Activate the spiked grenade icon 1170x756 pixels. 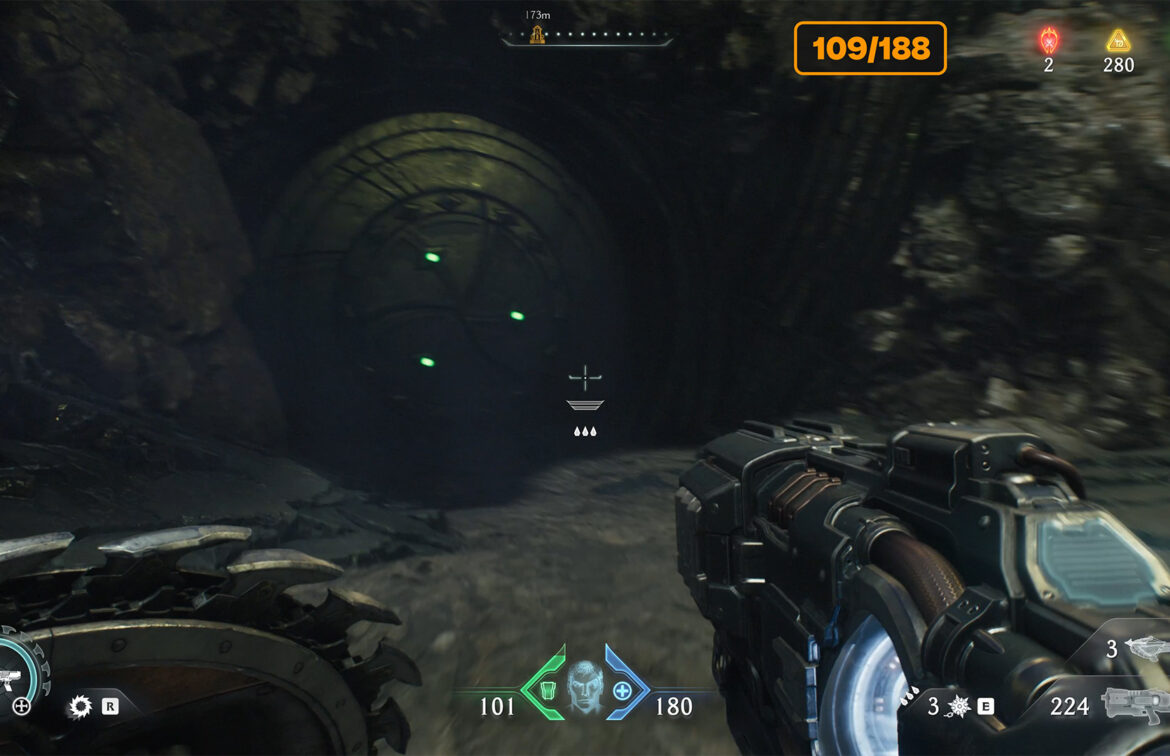coord(958,707)
